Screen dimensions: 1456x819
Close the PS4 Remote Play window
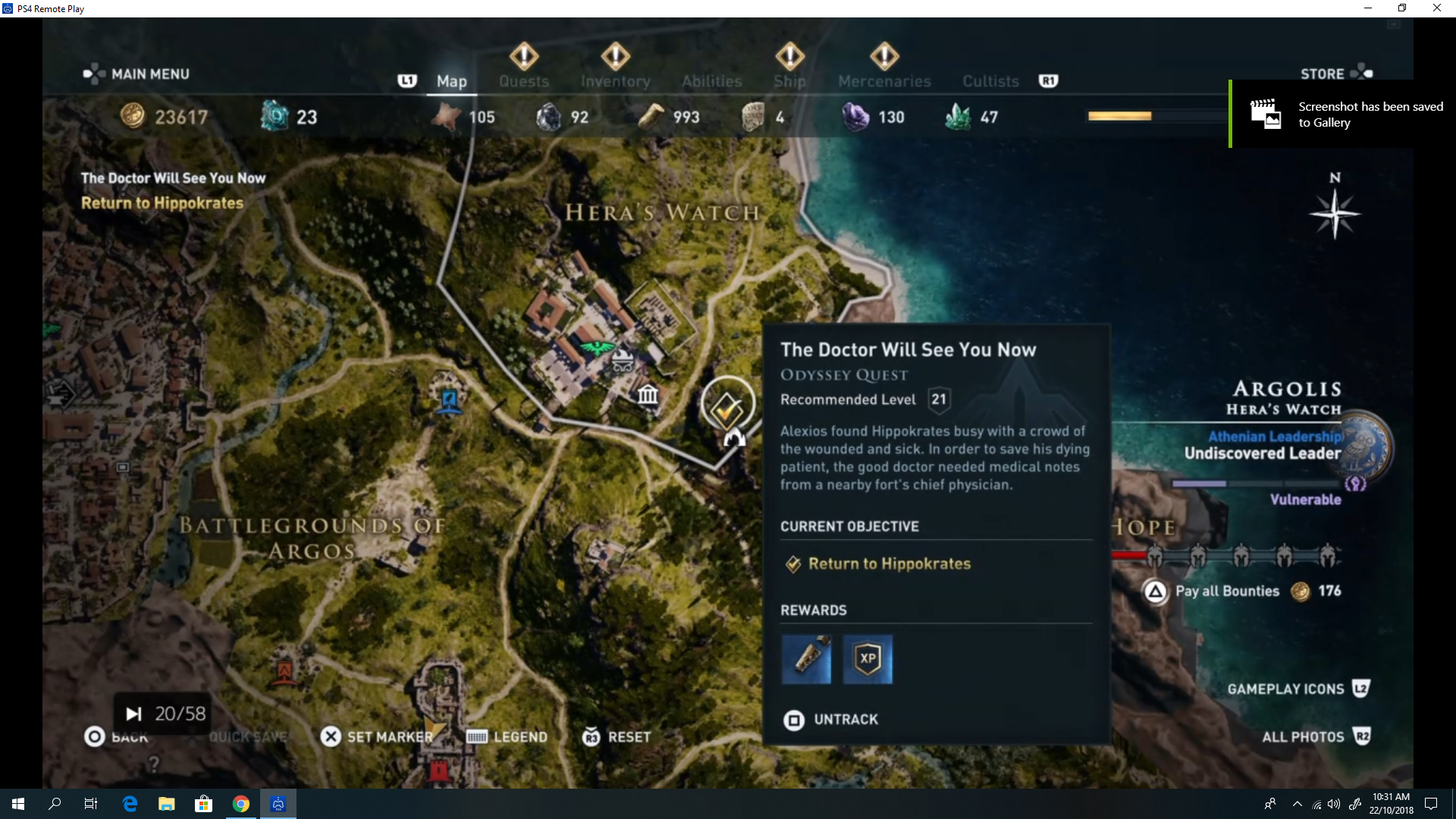pyautogui.click(x=1436, y=8)
